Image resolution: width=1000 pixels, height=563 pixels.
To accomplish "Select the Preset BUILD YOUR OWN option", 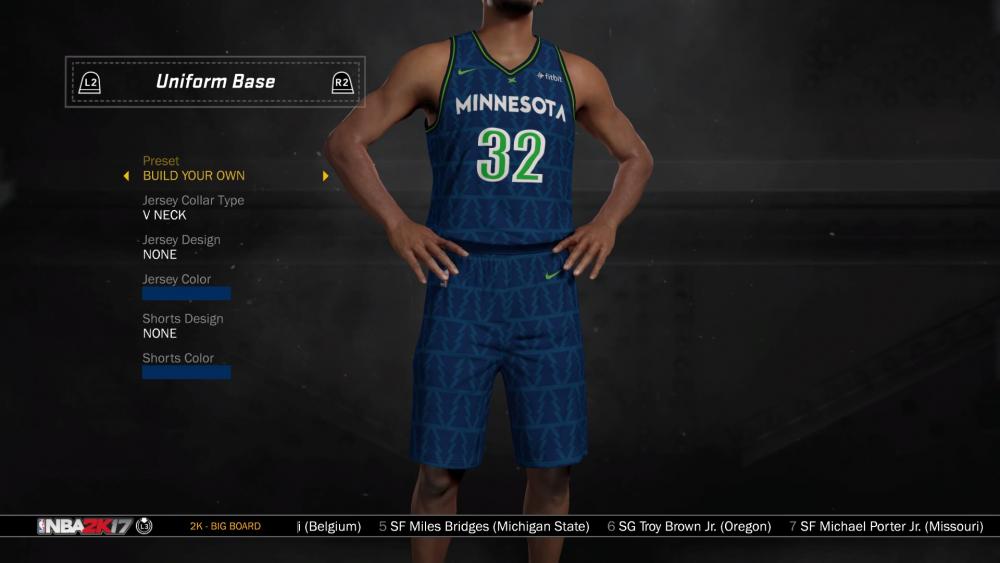I will (x=194, y=176).
